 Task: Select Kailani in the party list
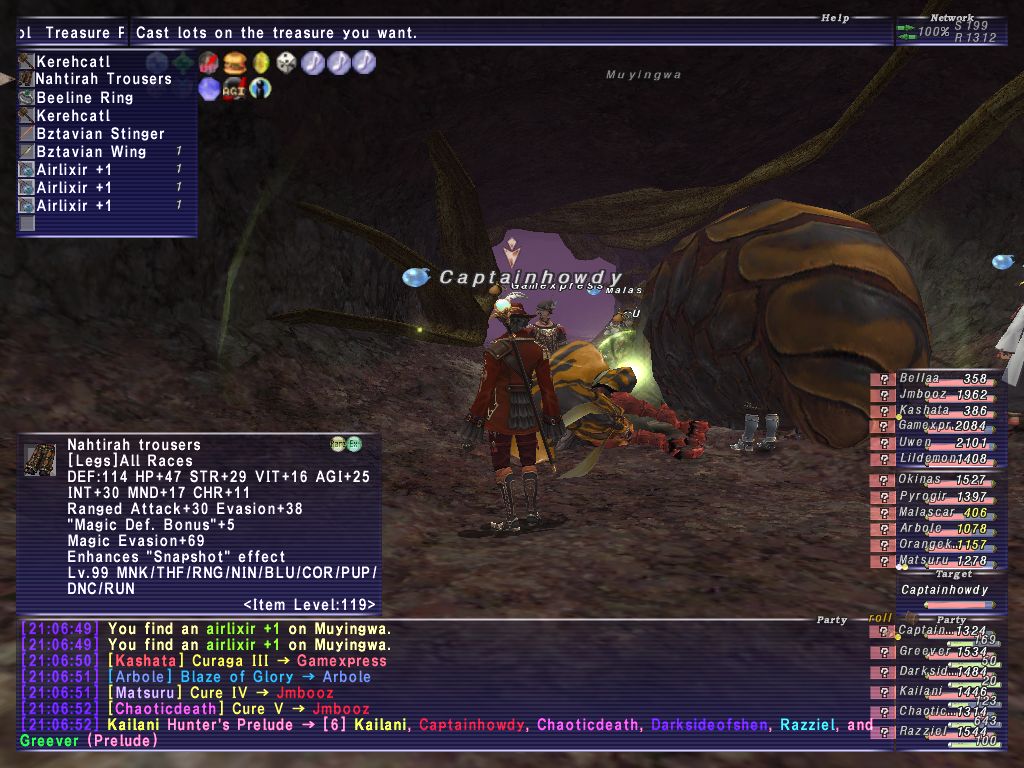click(x=920, y=691)
